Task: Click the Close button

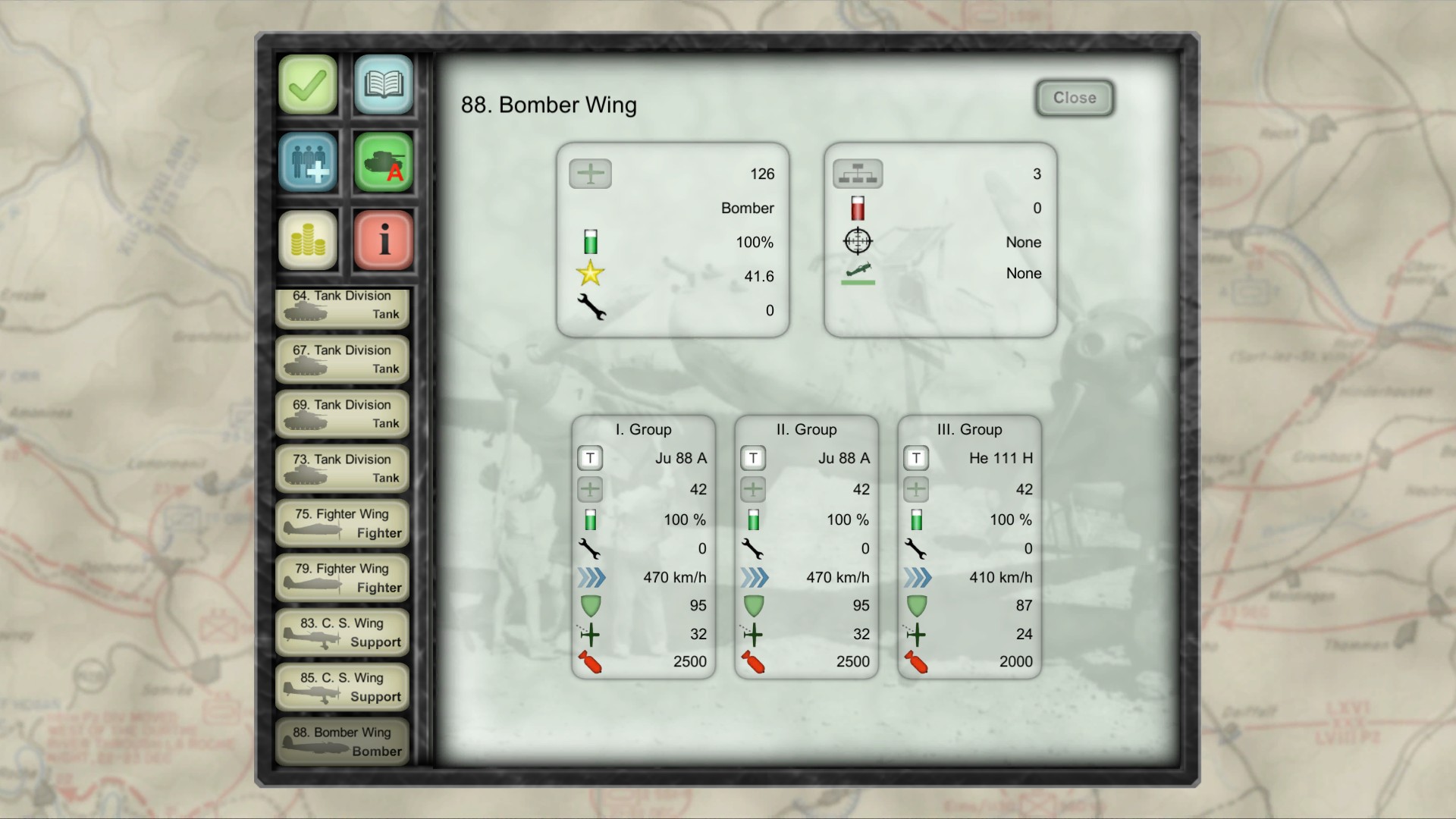Action: point(1074,98)
